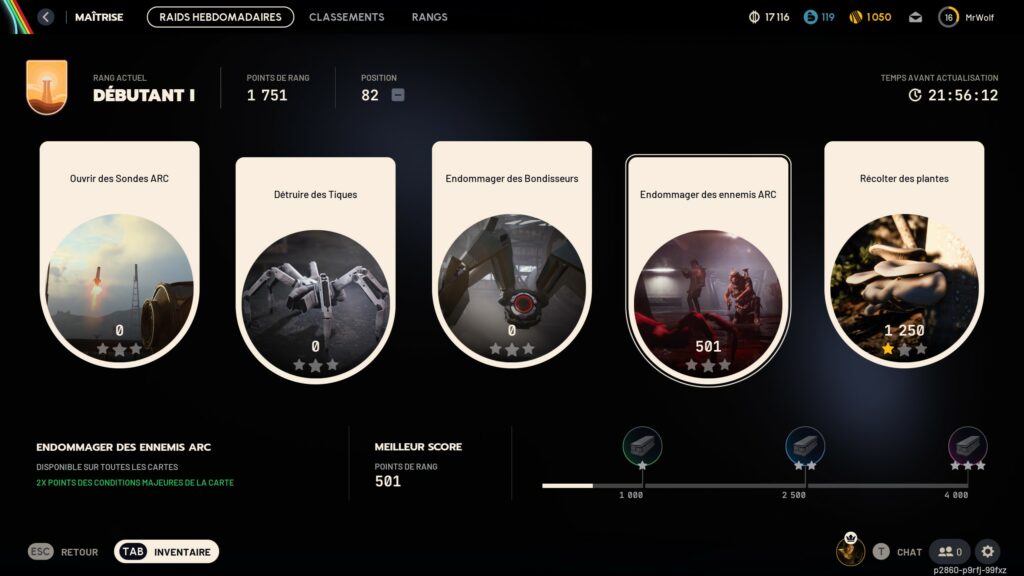
Task: Click the one-star reward crate at 1 000
Action: pos(642,445)
